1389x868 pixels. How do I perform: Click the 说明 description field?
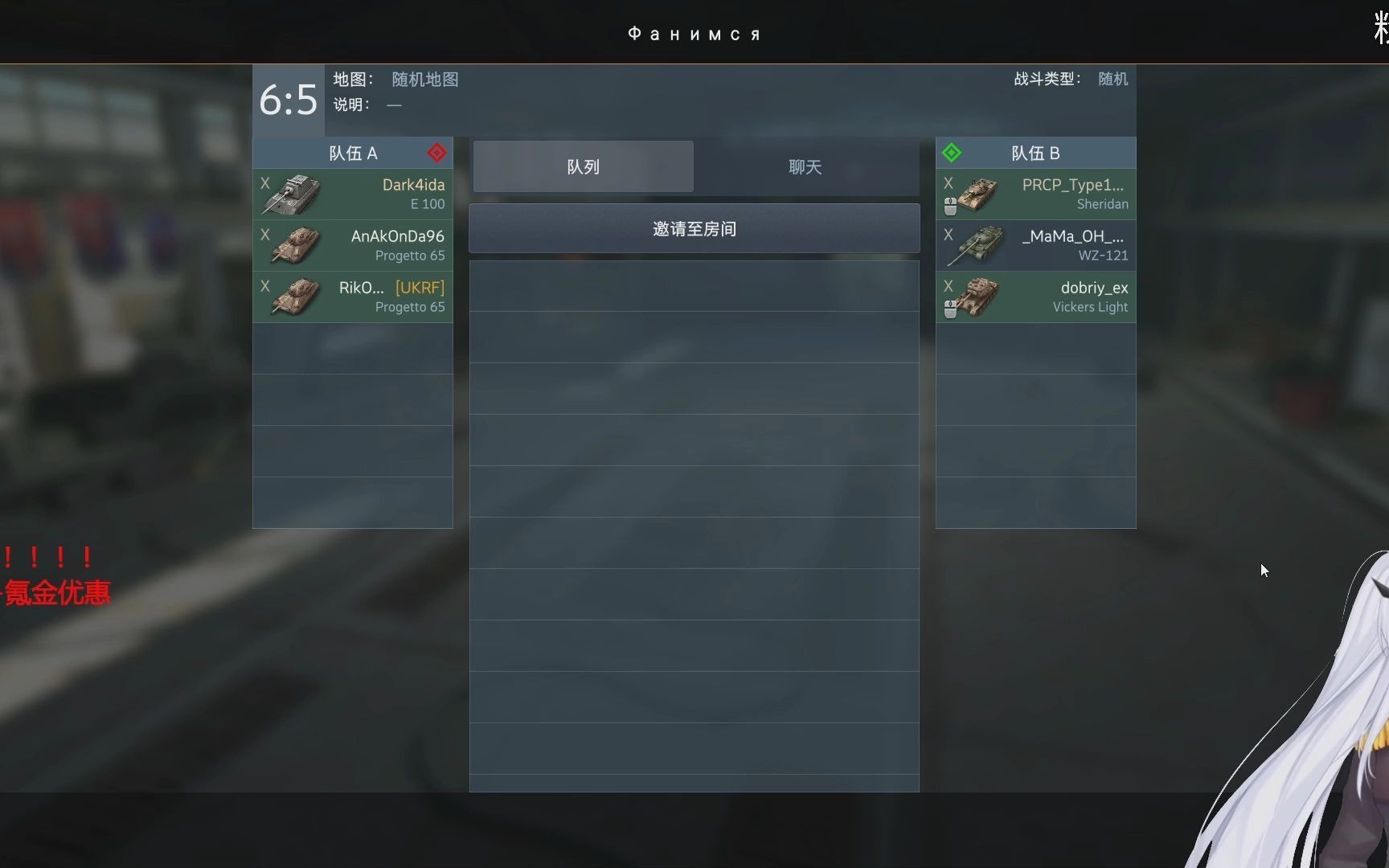[393, 105]
